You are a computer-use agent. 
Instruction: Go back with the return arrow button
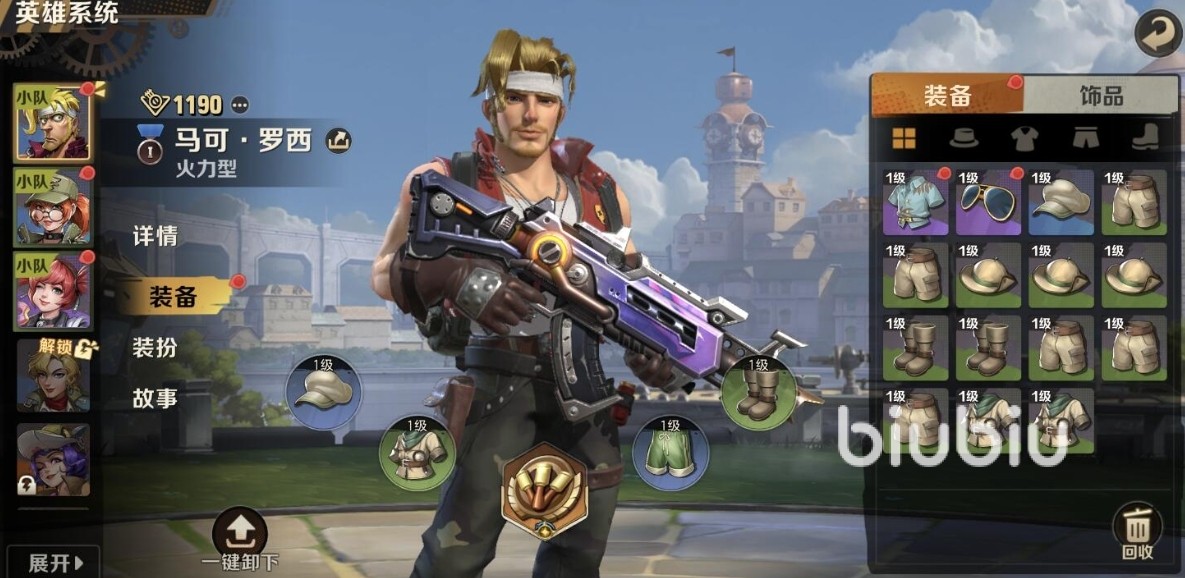(1157, 34)
